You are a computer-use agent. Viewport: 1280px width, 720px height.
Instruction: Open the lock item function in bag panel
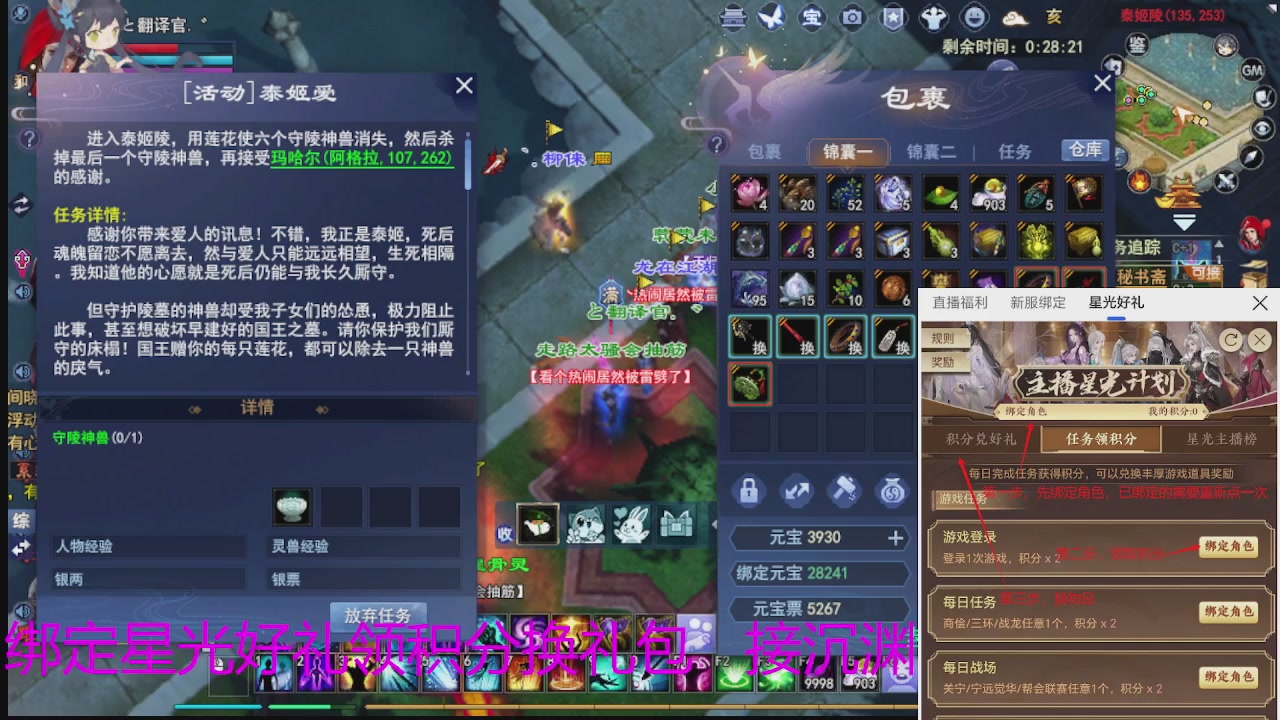pyautogui.click(x=748, y=490)
